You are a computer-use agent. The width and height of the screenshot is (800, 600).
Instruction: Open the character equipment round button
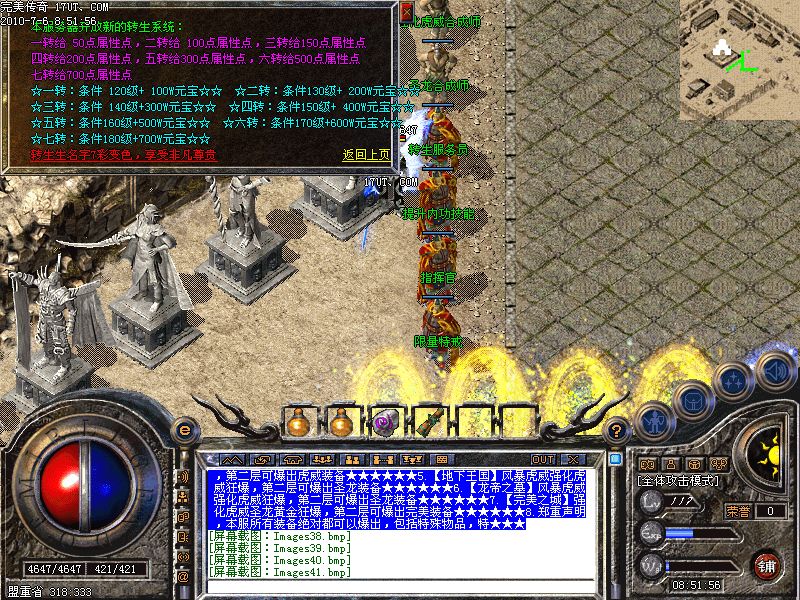[x=655, y=422]
